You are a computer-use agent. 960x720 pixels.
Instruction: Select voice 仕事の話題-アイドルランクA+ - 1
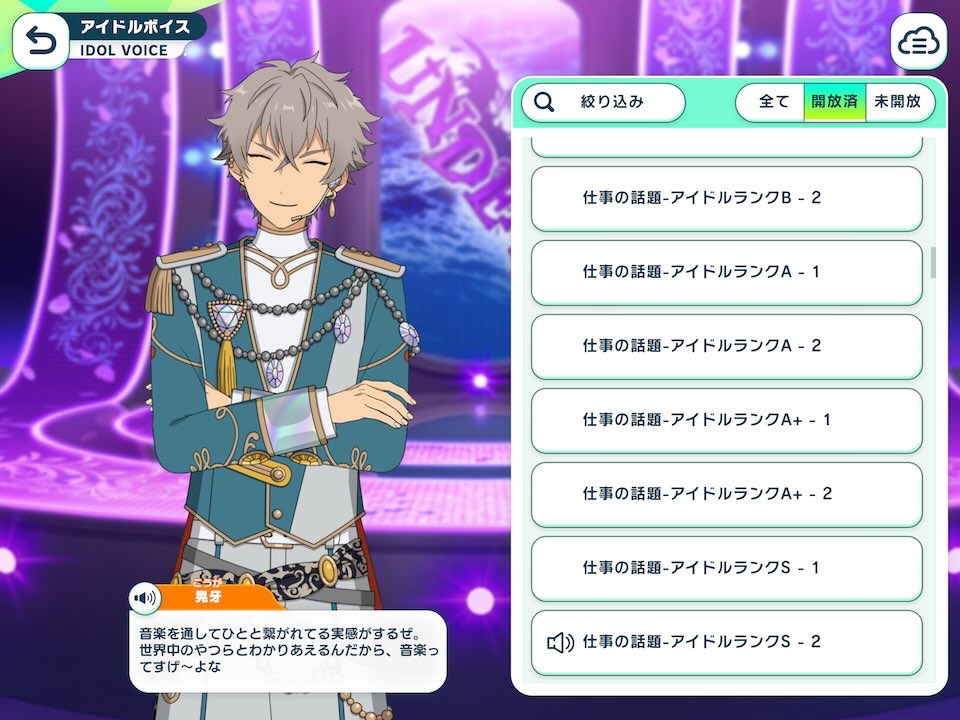726,420
